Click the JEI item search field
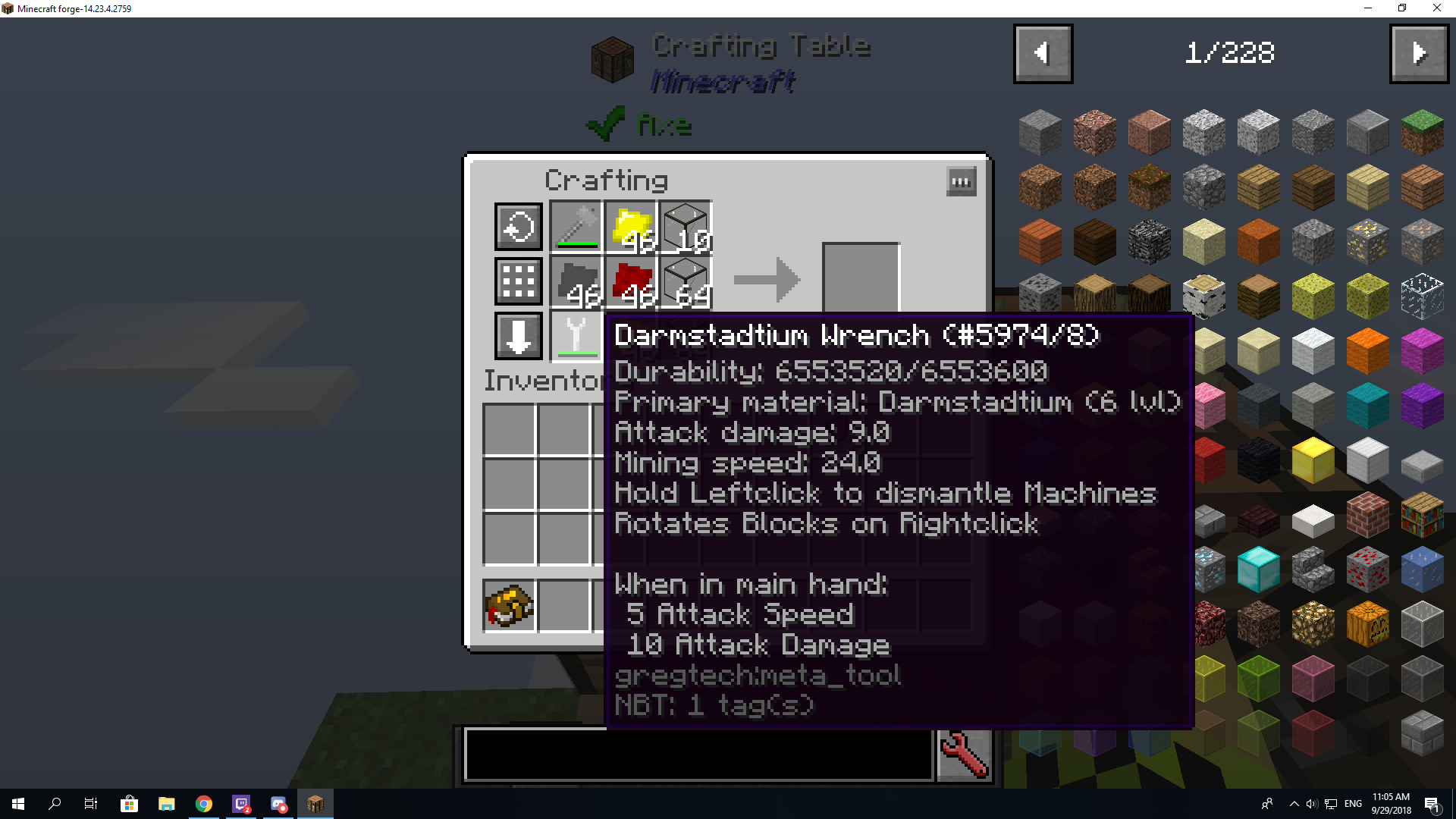This screenshot has width=1456, height=819. point(698,755)
